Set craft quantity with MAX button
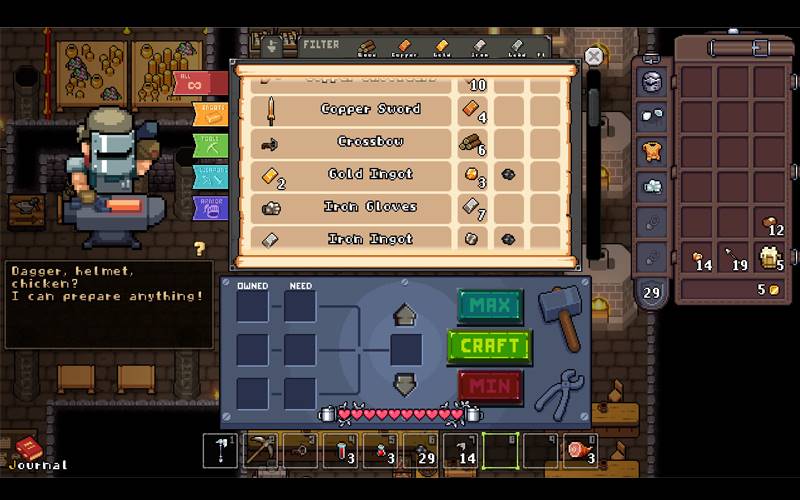The image size is (800, 500). [490, 304]
